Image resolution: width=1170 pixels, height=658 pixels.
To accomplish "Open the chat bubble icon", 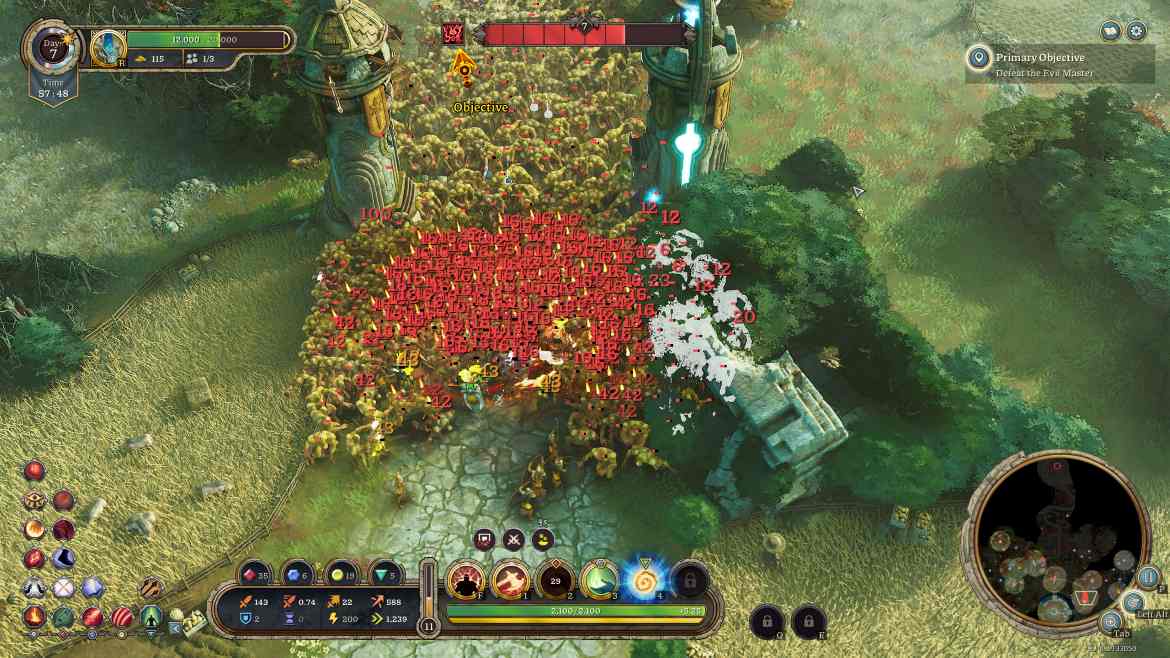I will tap(485, 540).
